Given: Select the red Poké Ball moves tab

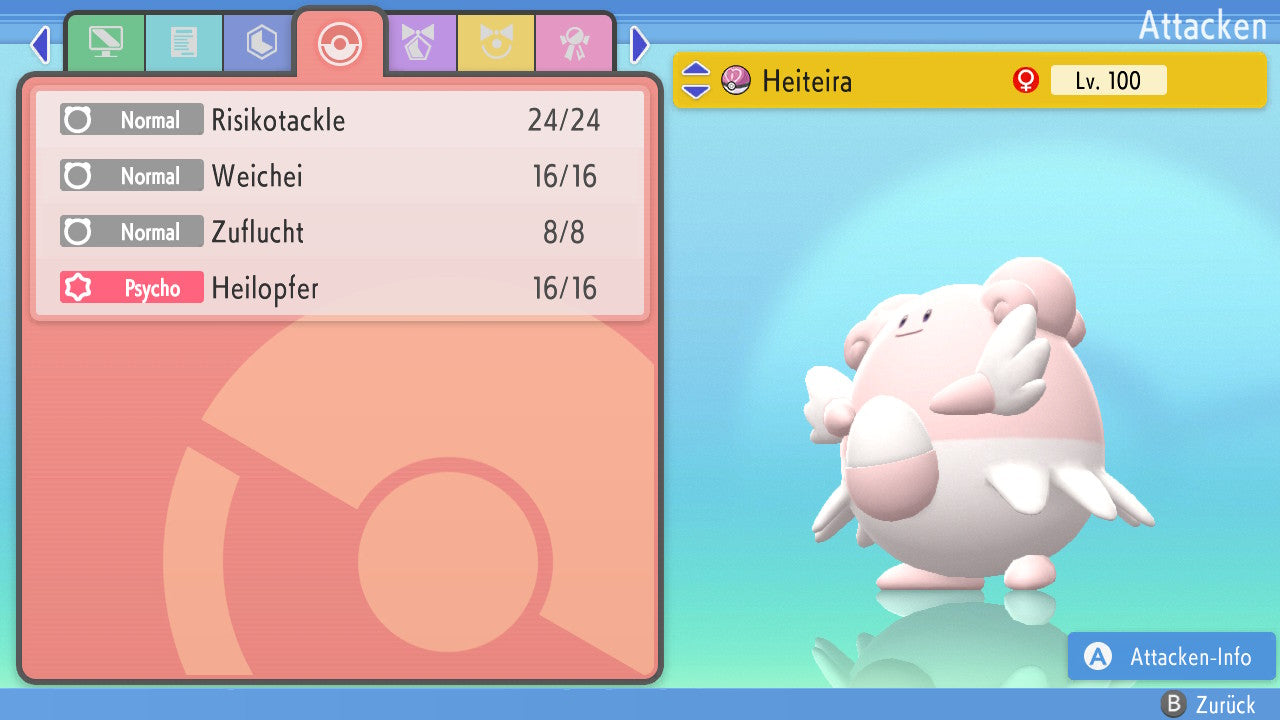Looking at the screenshot, I should coord(339,43).
